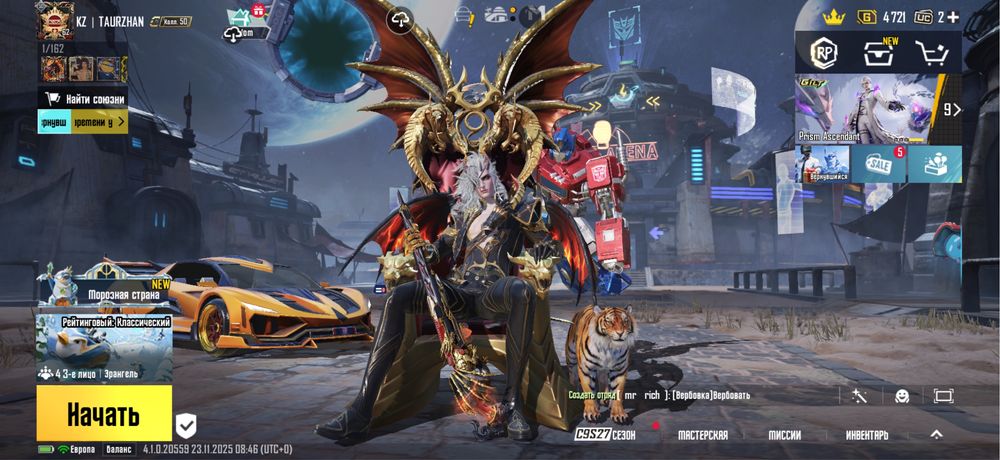The height and width of the screenshot is (460, 1000).
Task: Open the Найти союзников teammate finder
Action: 84,98
